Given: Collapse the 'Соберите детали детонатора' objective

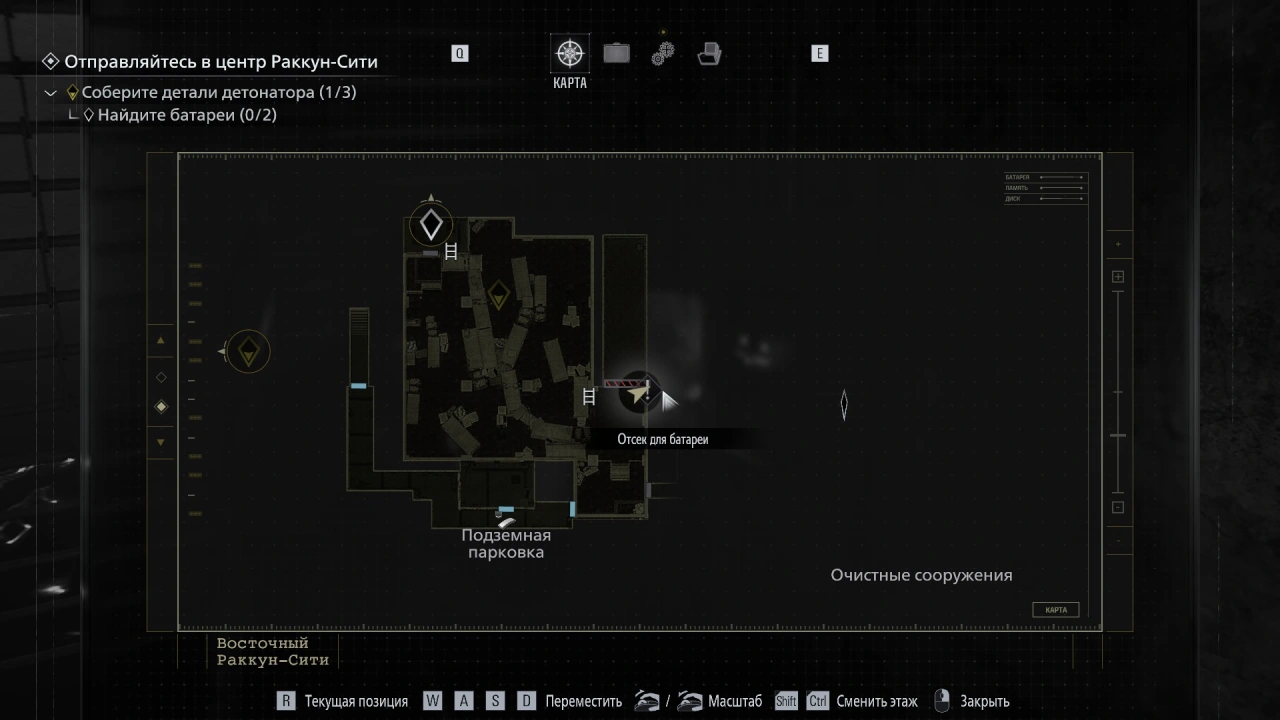Looking at the screenshot, I should coord(51,93).
